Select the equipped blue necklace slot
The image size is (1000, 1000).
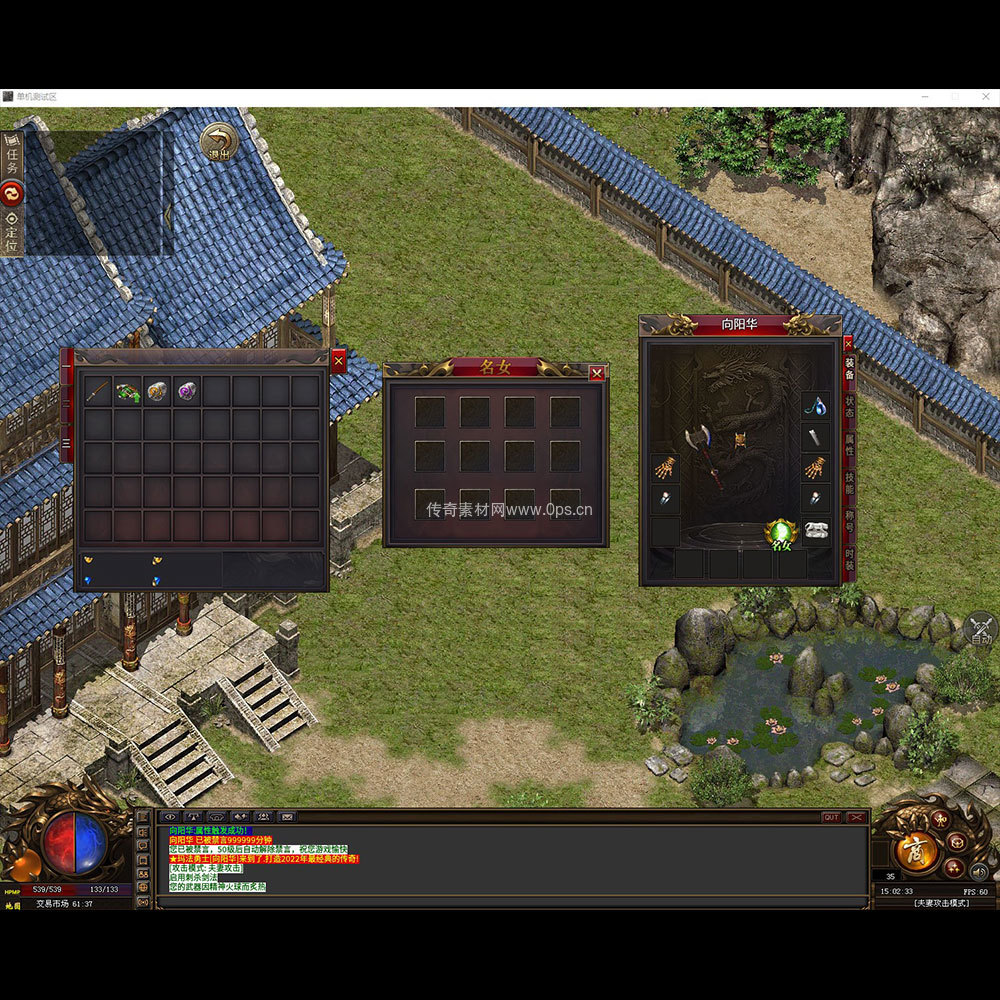(x=816, y=406)
